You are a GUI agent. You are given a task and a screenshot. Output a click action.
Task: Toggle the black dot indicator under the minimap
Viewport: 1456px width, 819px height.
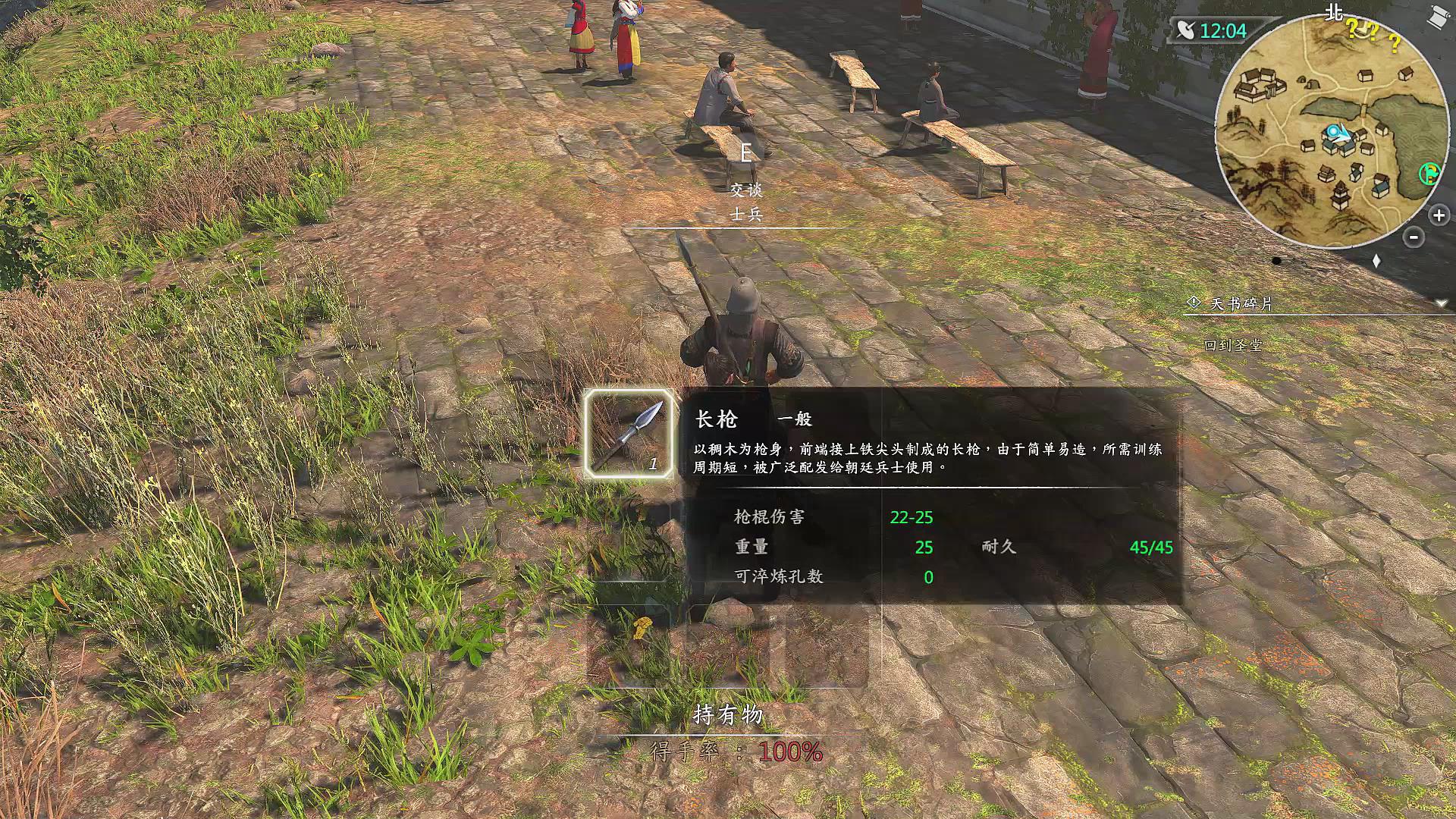tap(1276, 260)
